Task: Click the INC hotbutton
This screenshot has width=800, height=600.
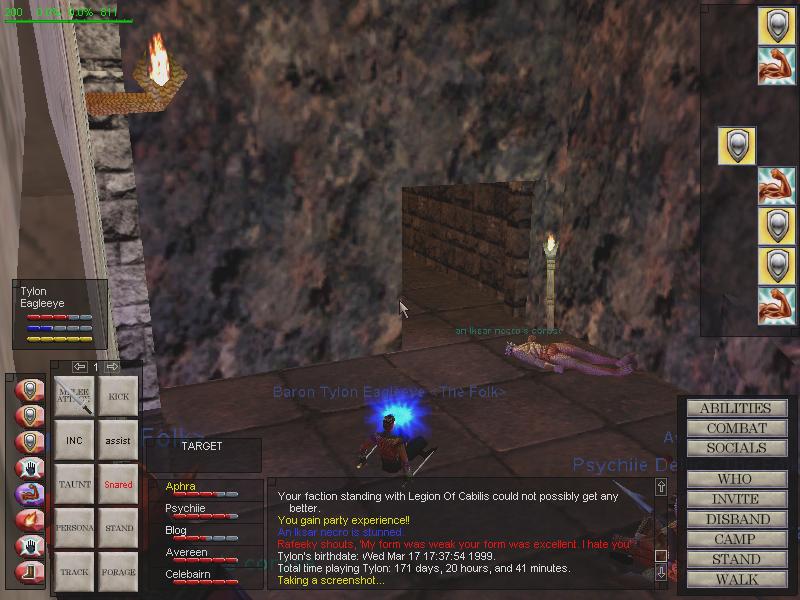Action: tap(74, 440)
